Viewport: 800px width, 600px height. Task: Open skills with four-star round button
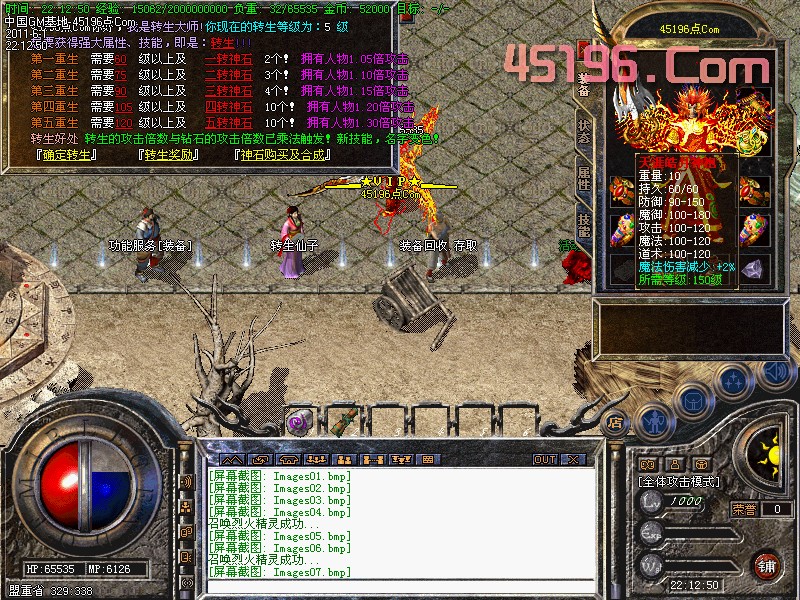point(735,381)
